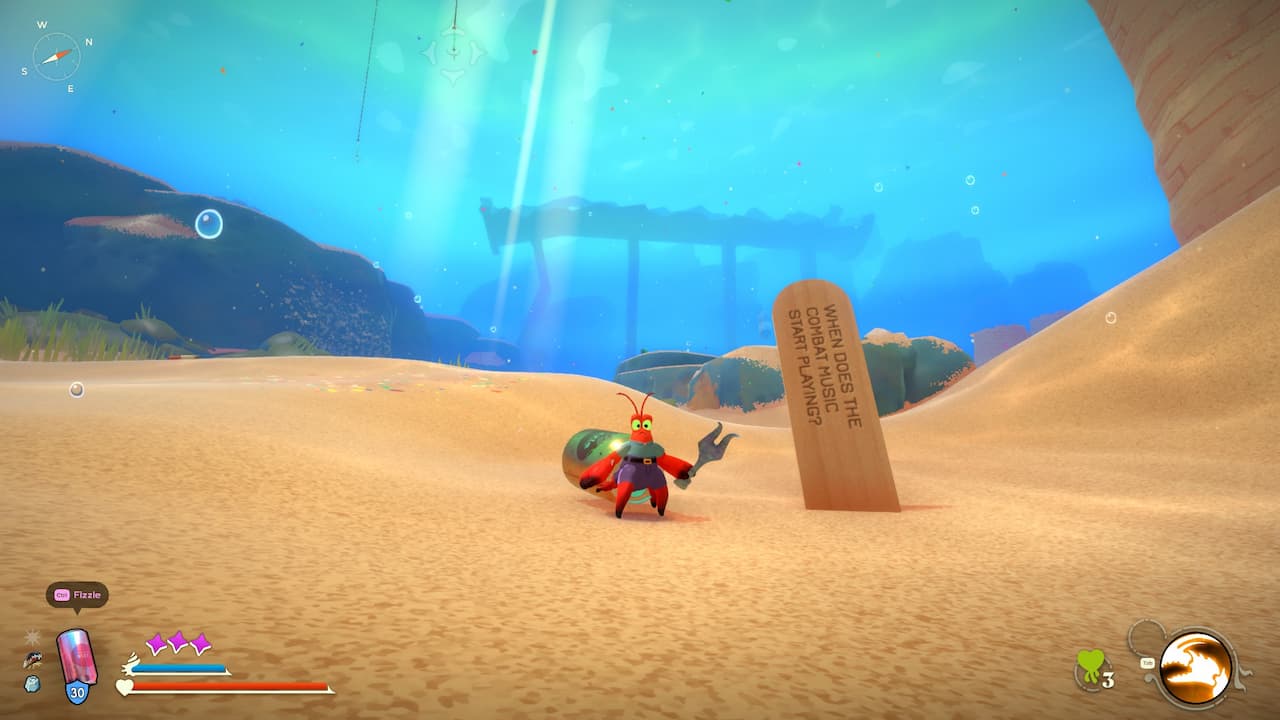This screenshot has height=720, width=1280.
Task: Open the fiery Umami ability icon
Action: point(1196,667)
